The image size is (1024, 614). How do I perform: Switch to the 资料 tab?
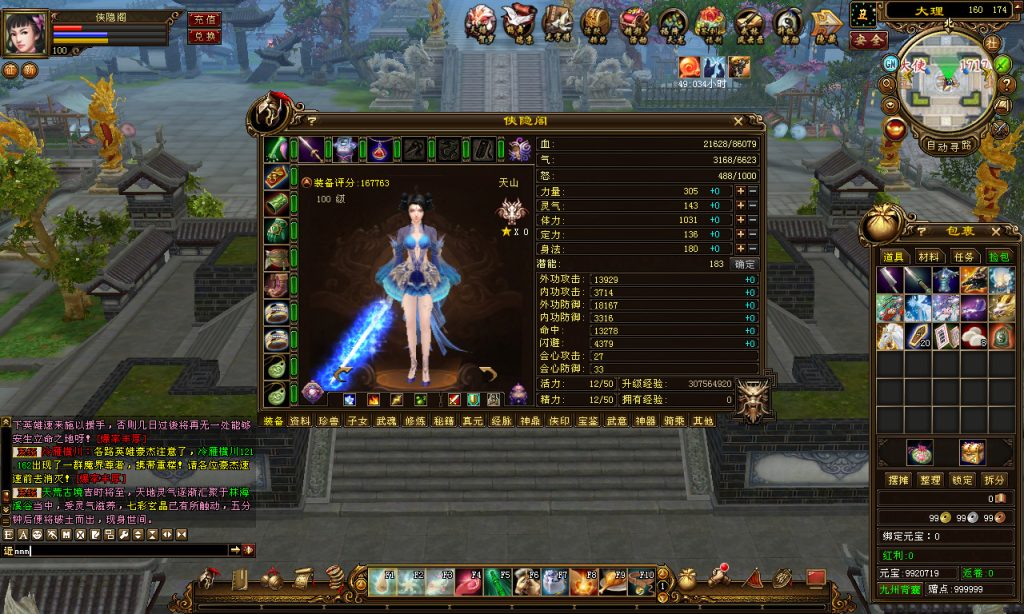point(300,421)
